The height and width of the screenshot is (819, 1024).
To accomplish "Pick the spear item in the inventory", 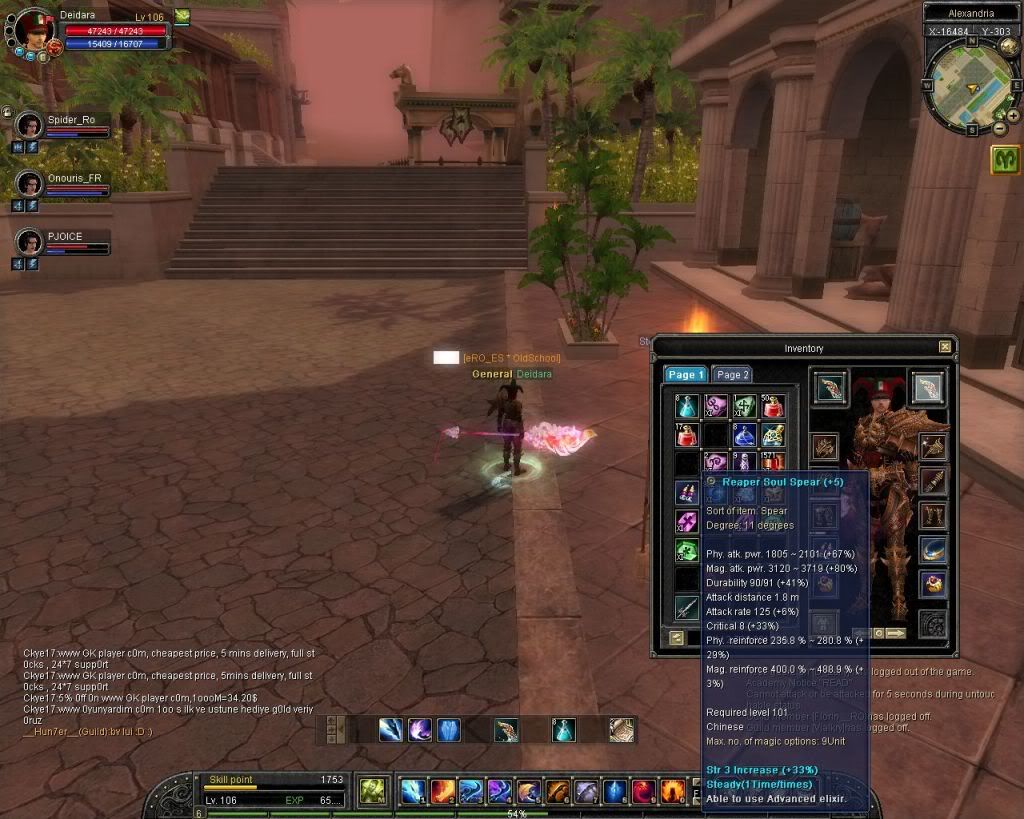I will (x=686, y=606).
